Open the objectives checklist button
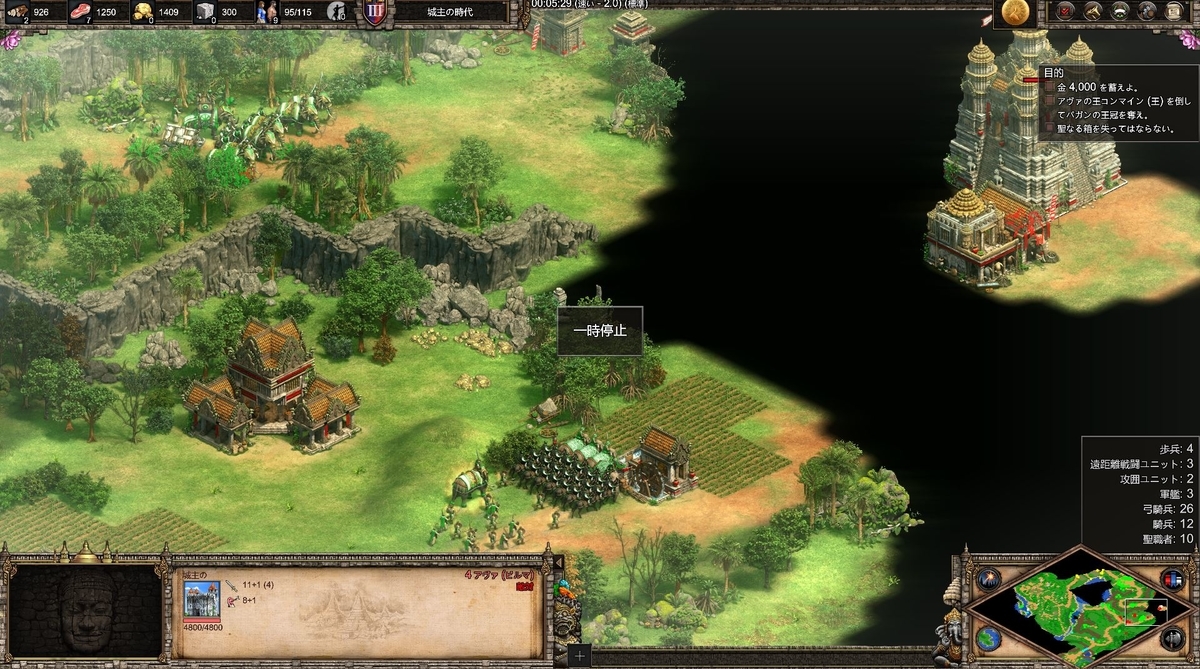 click(1068, 12)
